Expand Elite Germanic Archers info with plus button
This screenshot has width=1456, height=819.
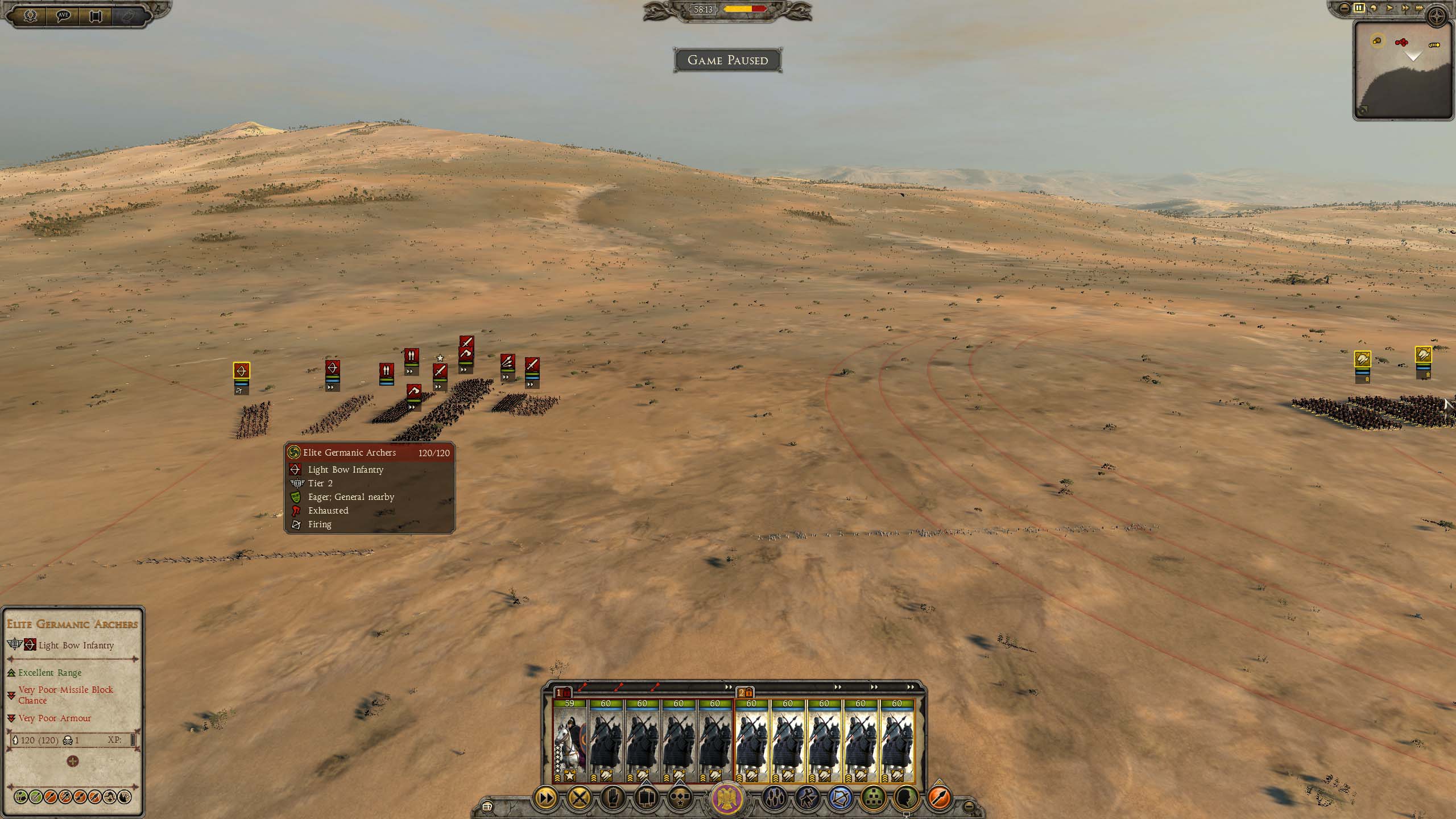72,761
